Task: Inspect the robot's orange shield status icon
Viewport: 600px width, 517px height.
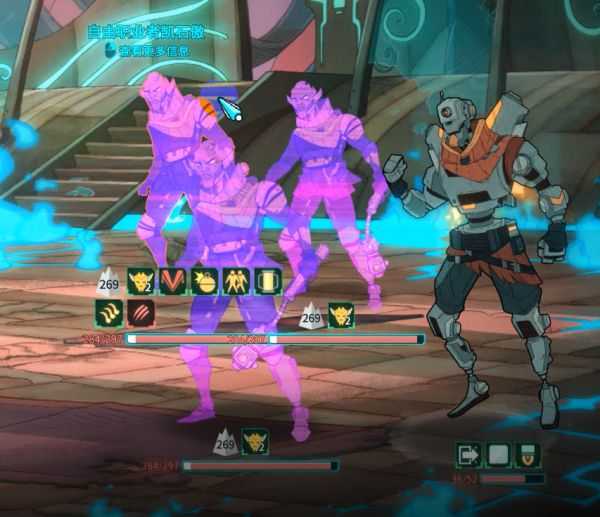Action: [x=526, y=456]
